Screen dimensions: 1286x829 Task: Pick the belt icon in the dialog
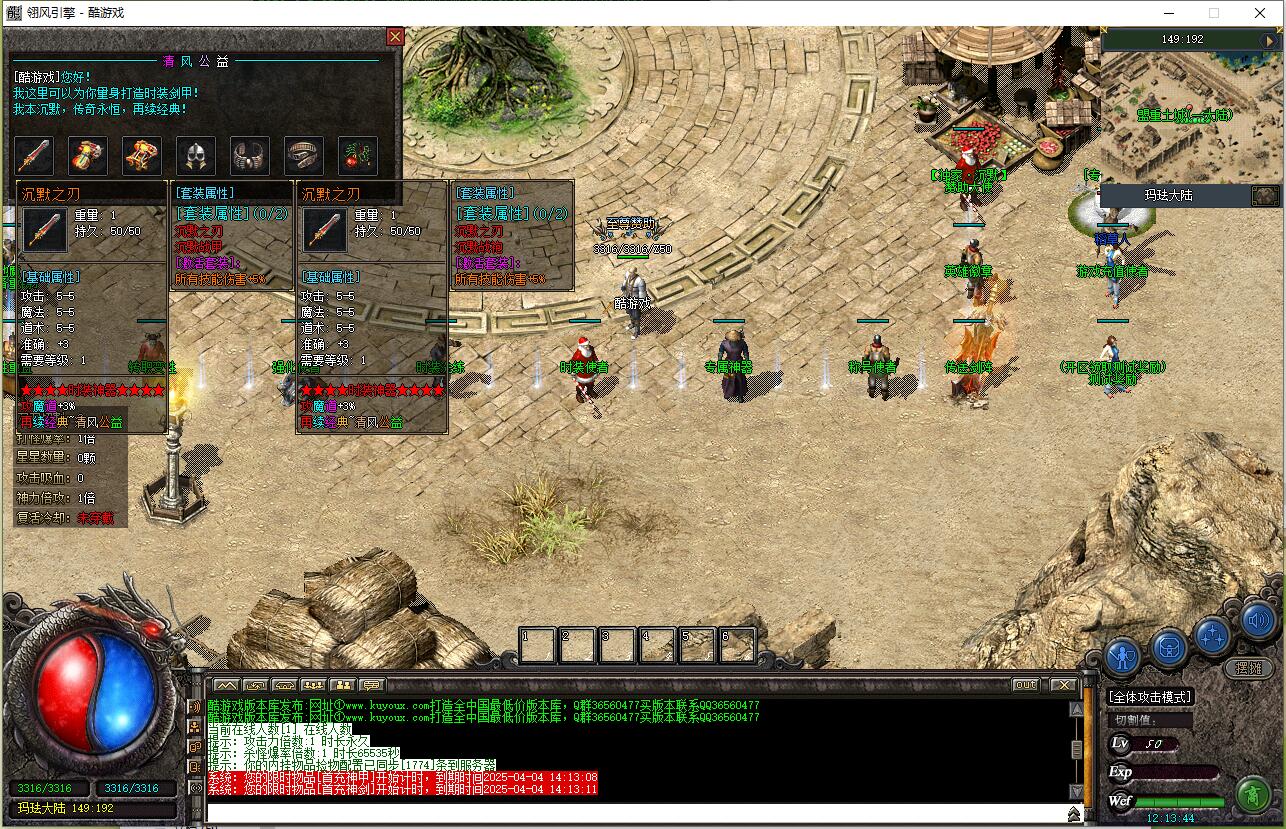click(x=304, y=156)
